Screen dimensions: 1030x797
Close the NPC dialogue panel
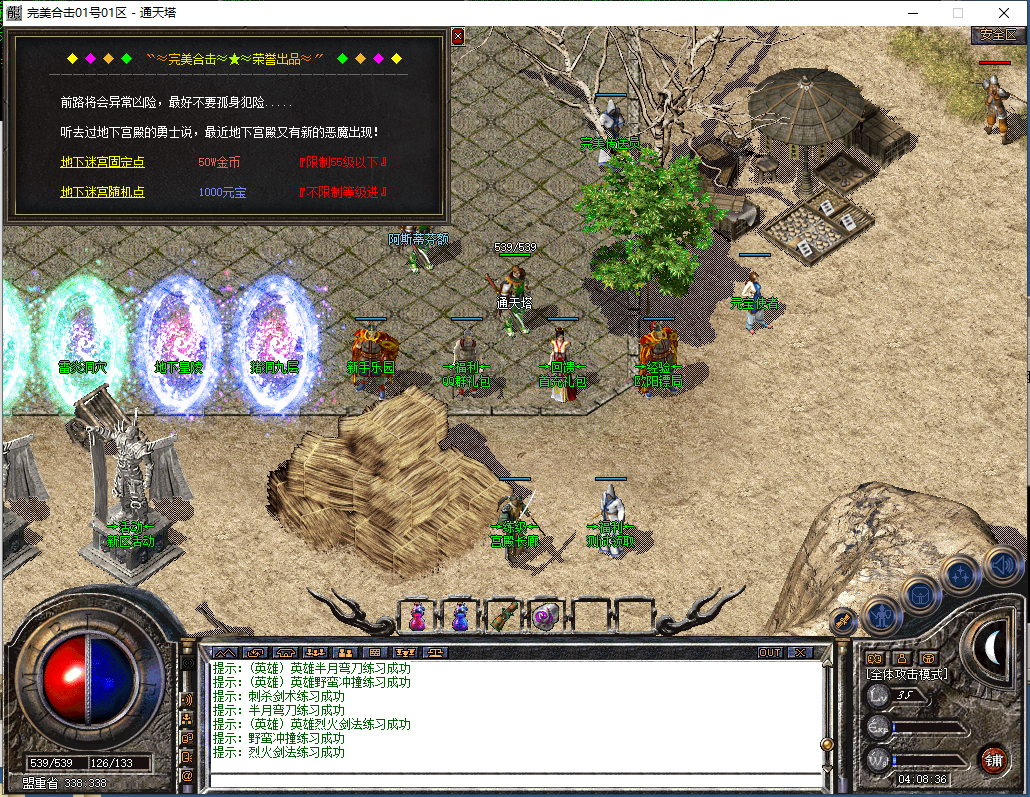[x=458, y=36]
